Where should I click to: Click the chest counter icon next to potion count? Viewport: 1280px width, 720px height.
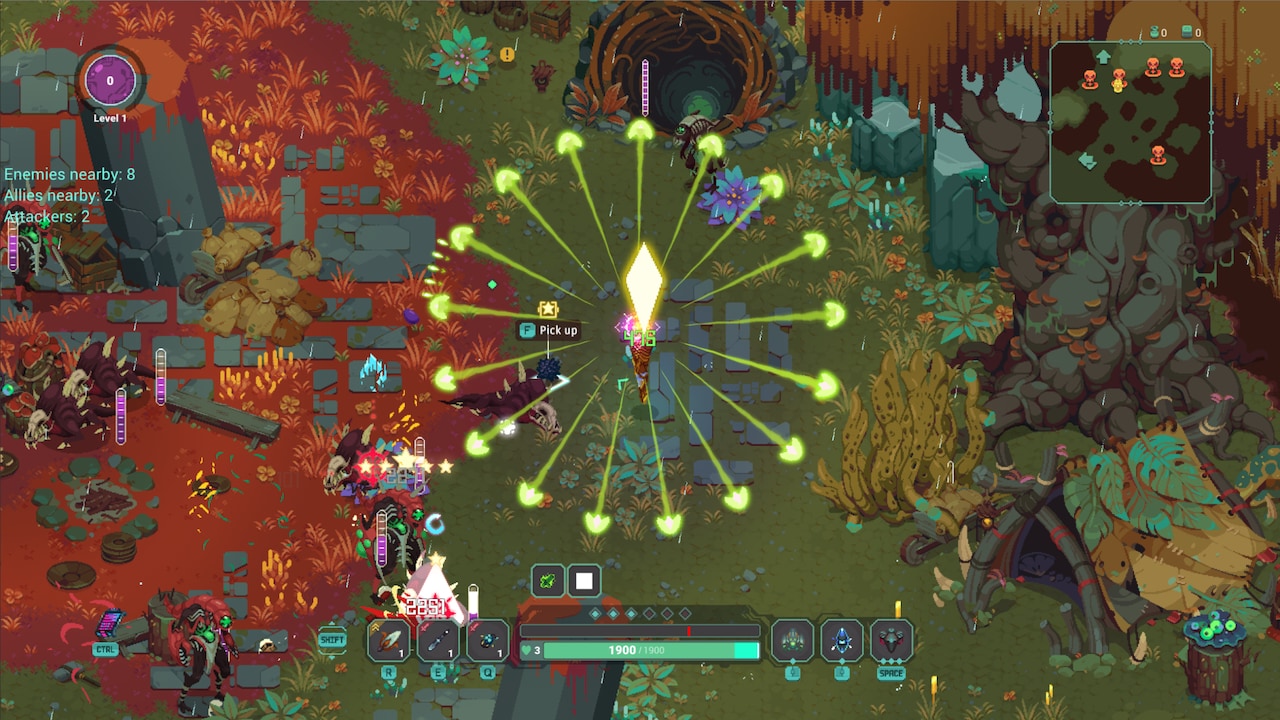[1187, 30]
